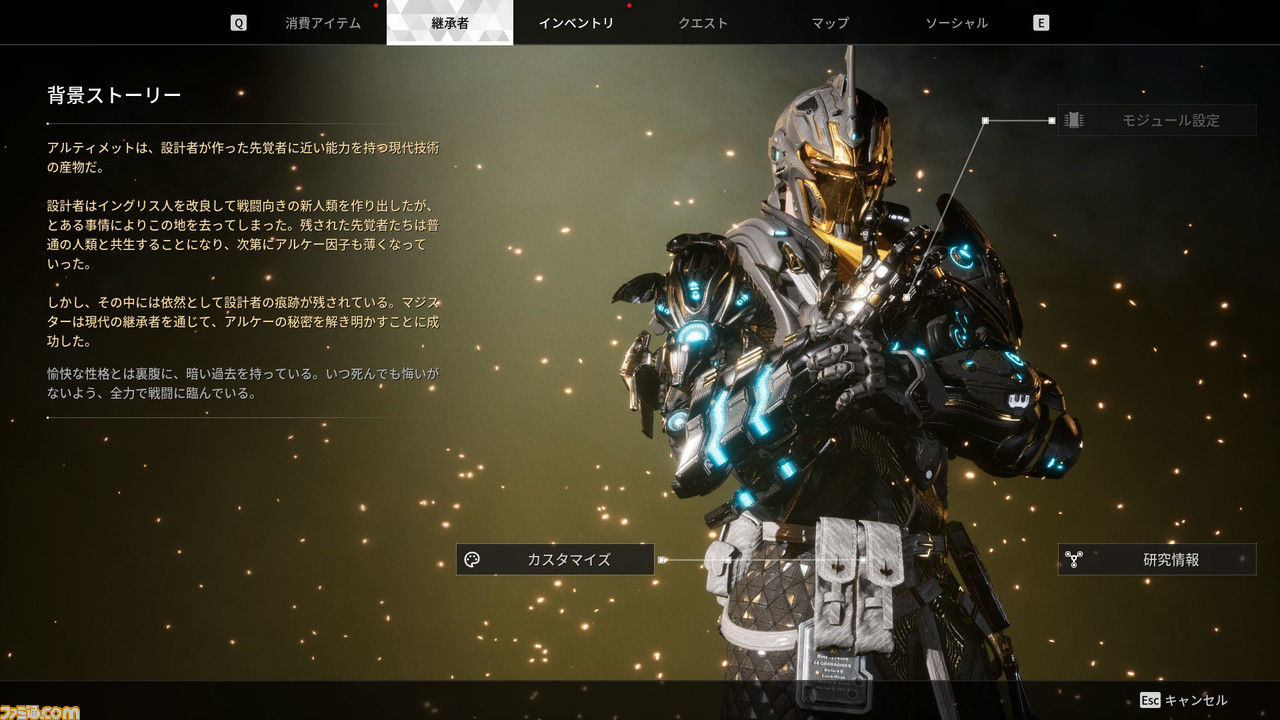Image resolution: width=1280 pixels, height=720 pixels.
Task: Show the マップ tab
Action: (x=830, y=23)
